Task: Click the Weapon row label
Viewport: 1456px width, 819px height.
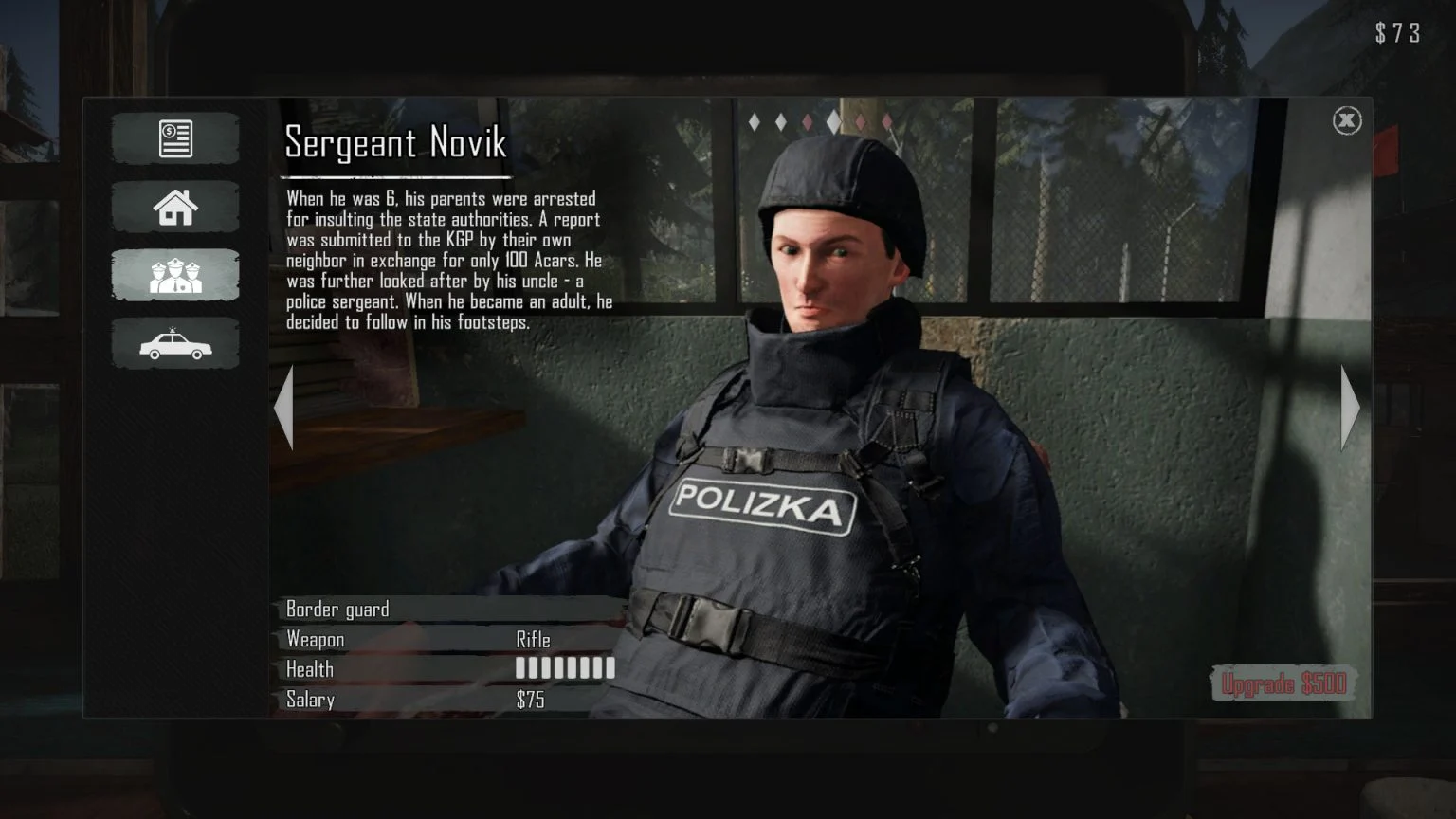Action: 316,639
